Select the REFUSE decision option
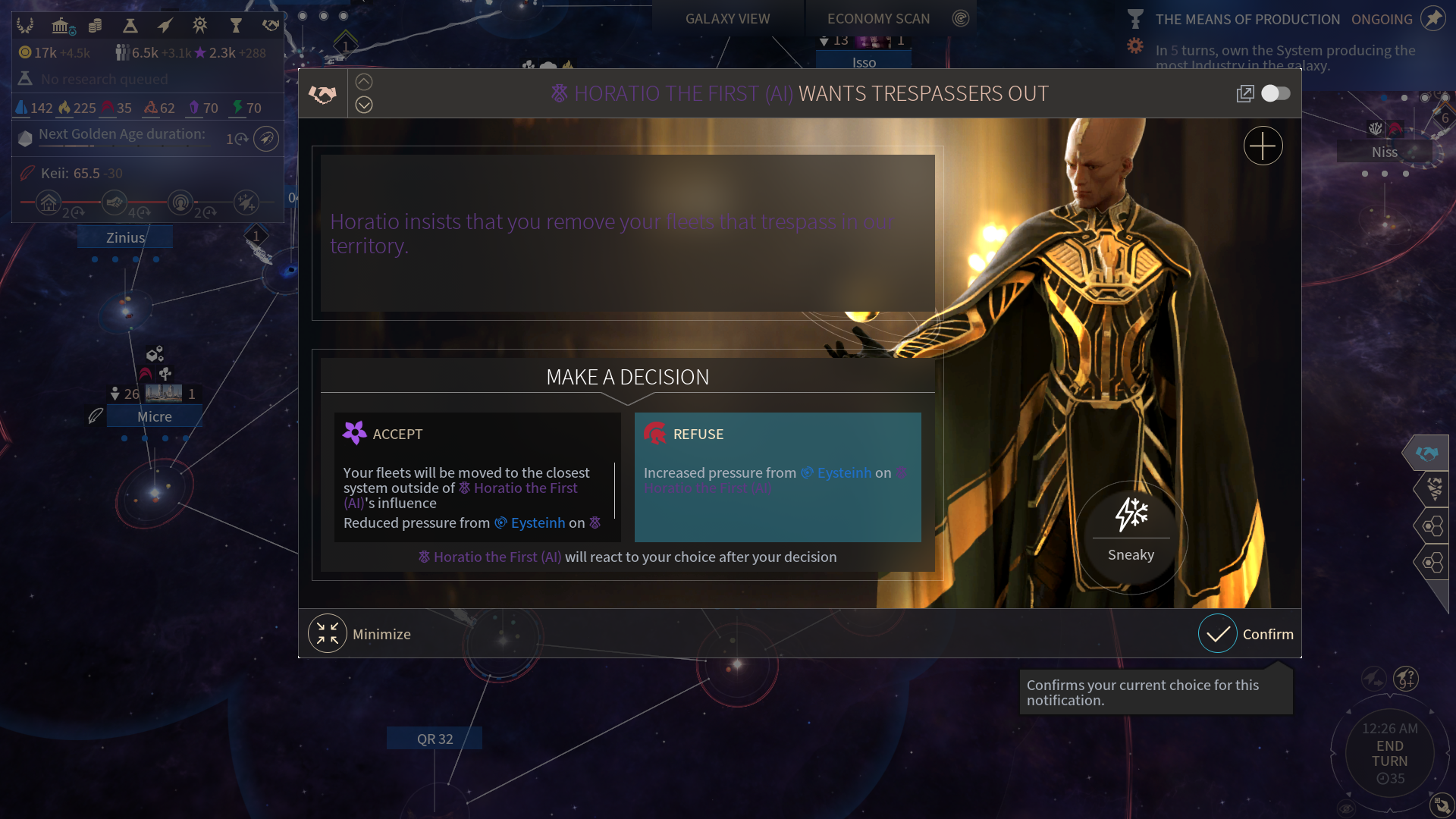The width and height of the screenshot is (1456, 819). coord(777,476)
